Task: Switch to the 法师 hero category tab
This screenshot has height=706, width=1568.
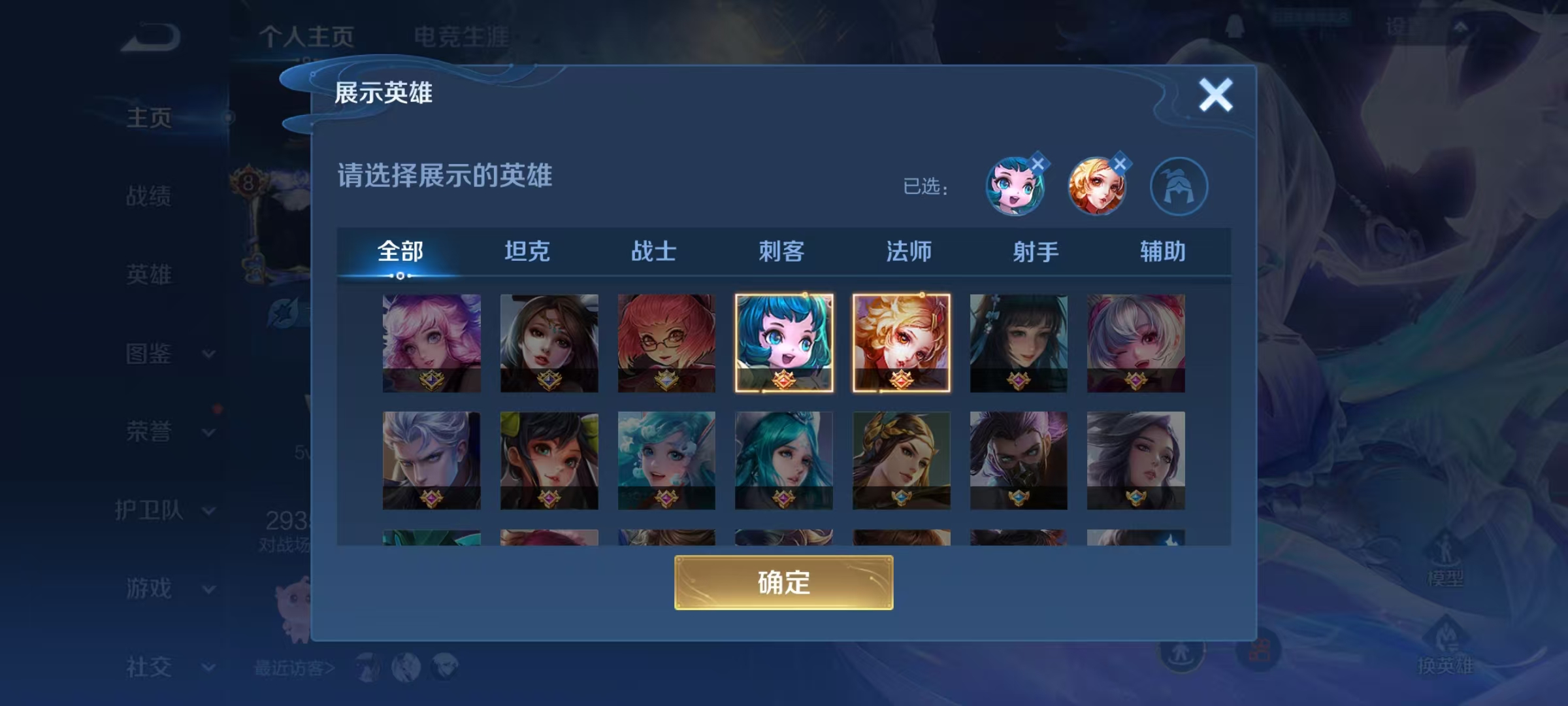Action: click(911, 250)
